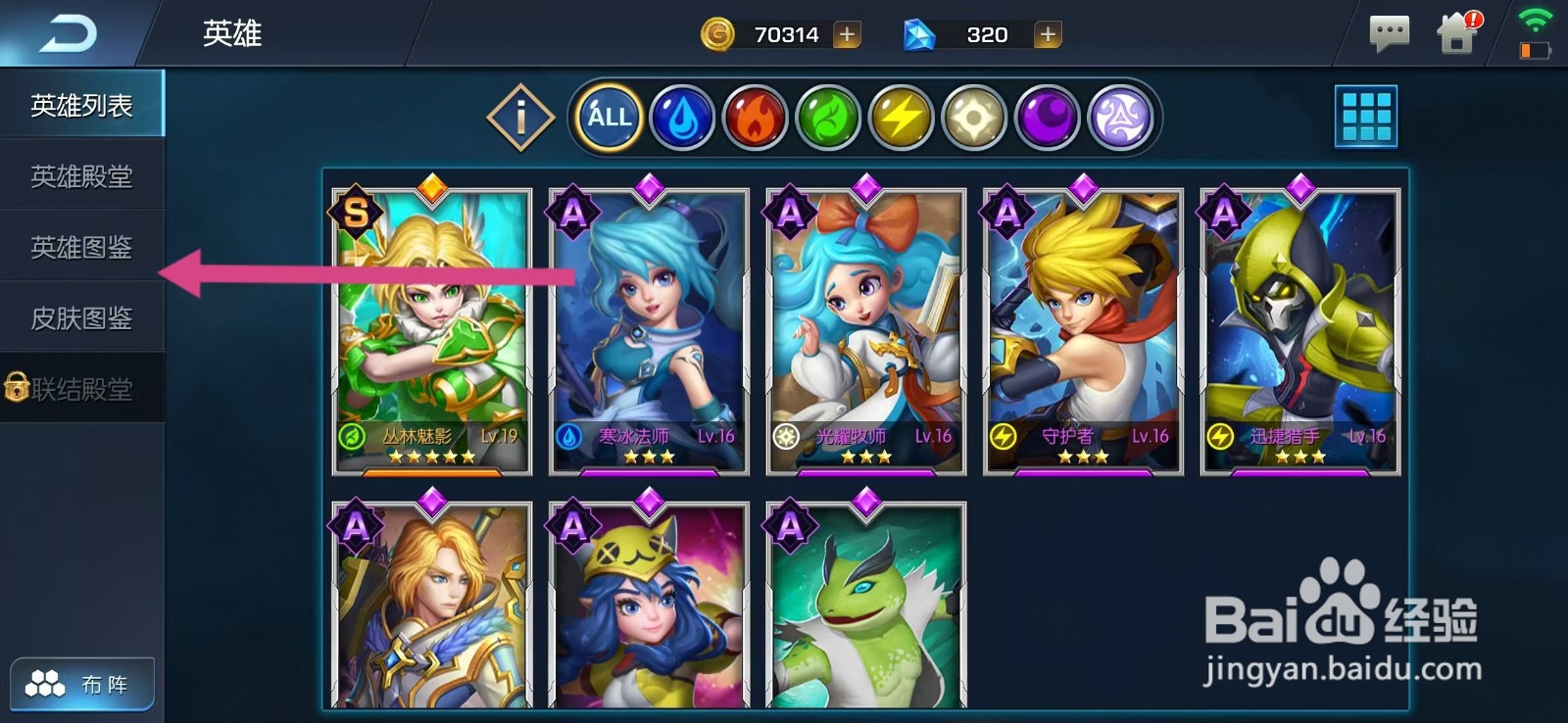
Task: Select the locked 联结殿堂 tab
Action: coord(81,389)
